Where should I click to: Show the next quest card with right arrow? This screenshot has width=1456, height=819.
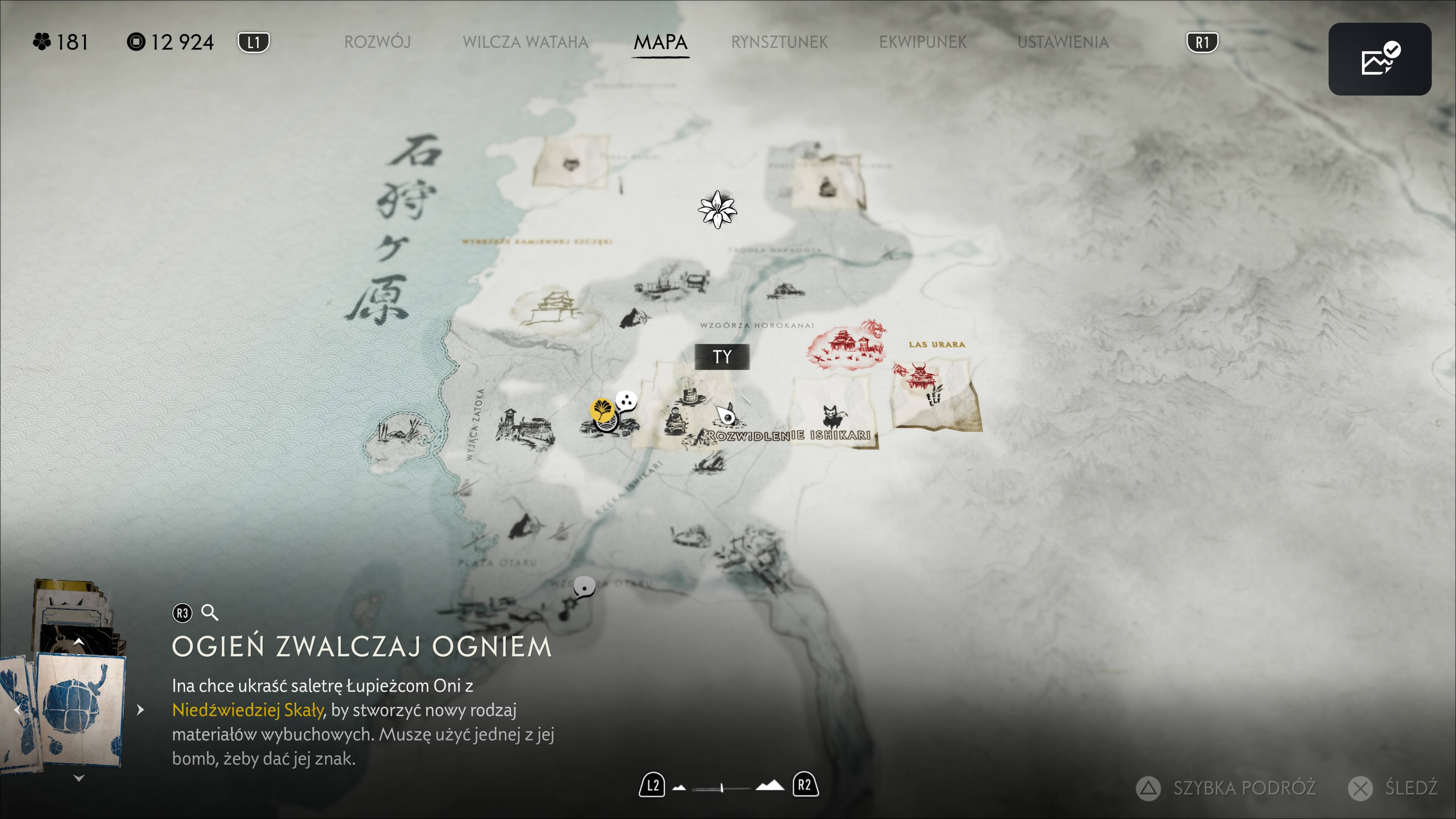pyautogui.click(x=141, y=710)
